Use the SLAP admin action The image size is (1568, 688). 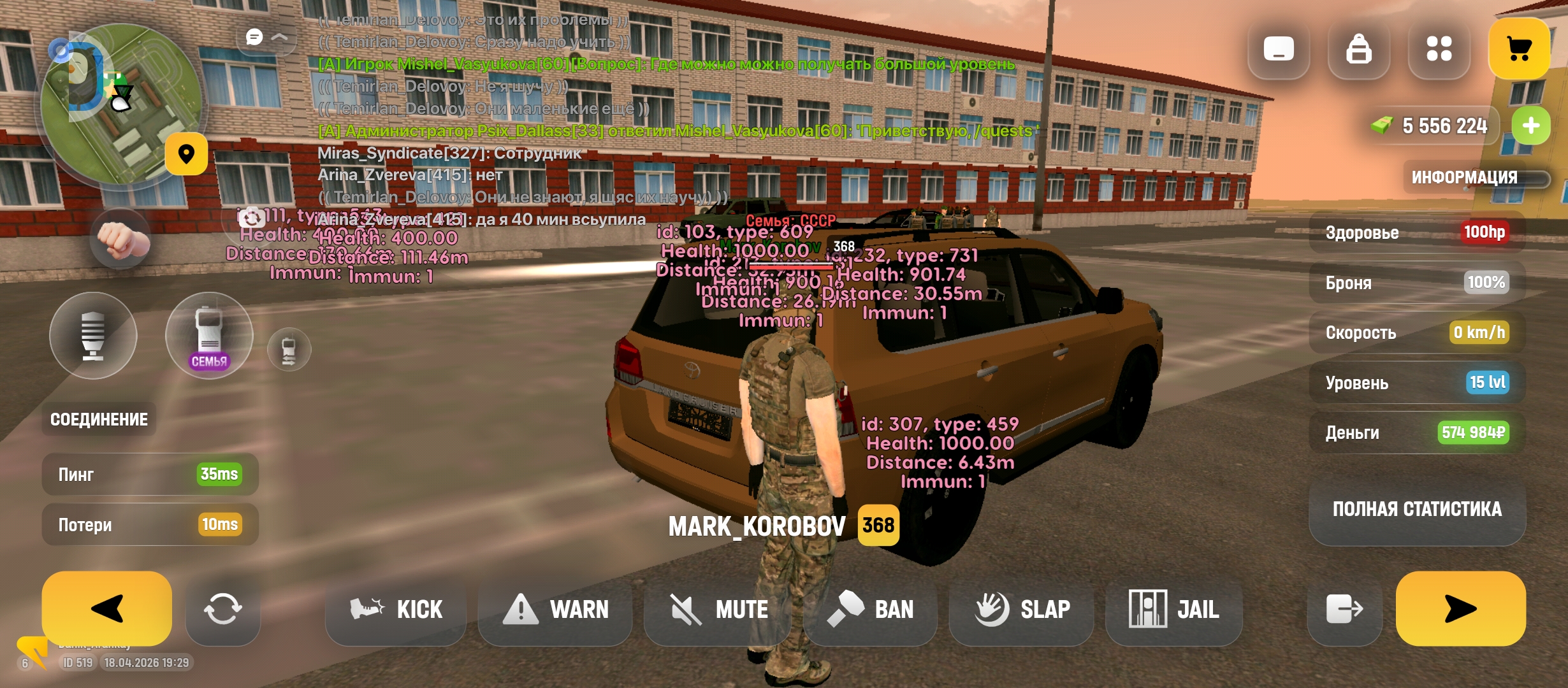[x=1022, y=610]
